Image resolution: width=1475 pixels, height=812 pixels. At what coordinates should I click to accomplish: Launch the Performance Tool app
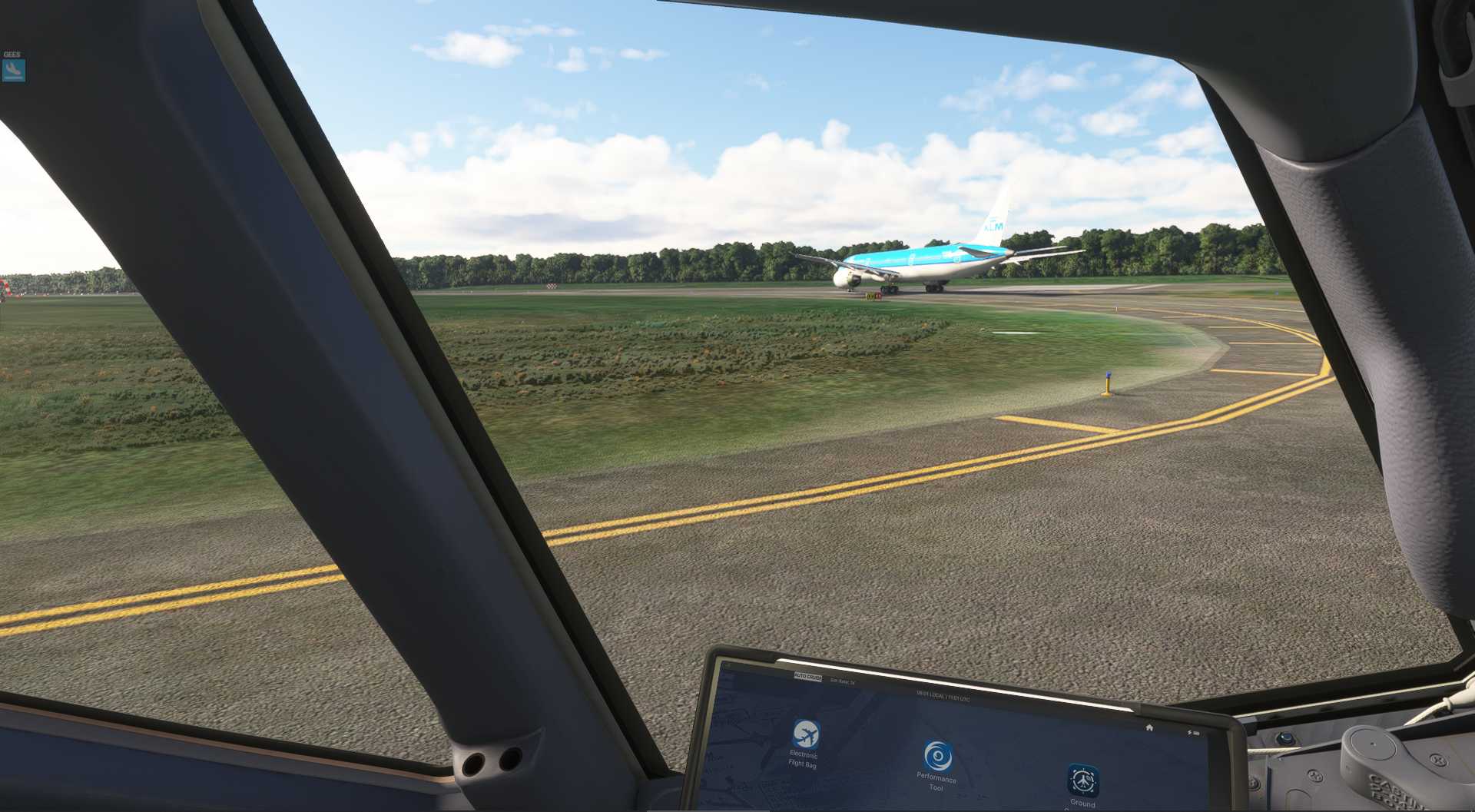pos(936,756)
